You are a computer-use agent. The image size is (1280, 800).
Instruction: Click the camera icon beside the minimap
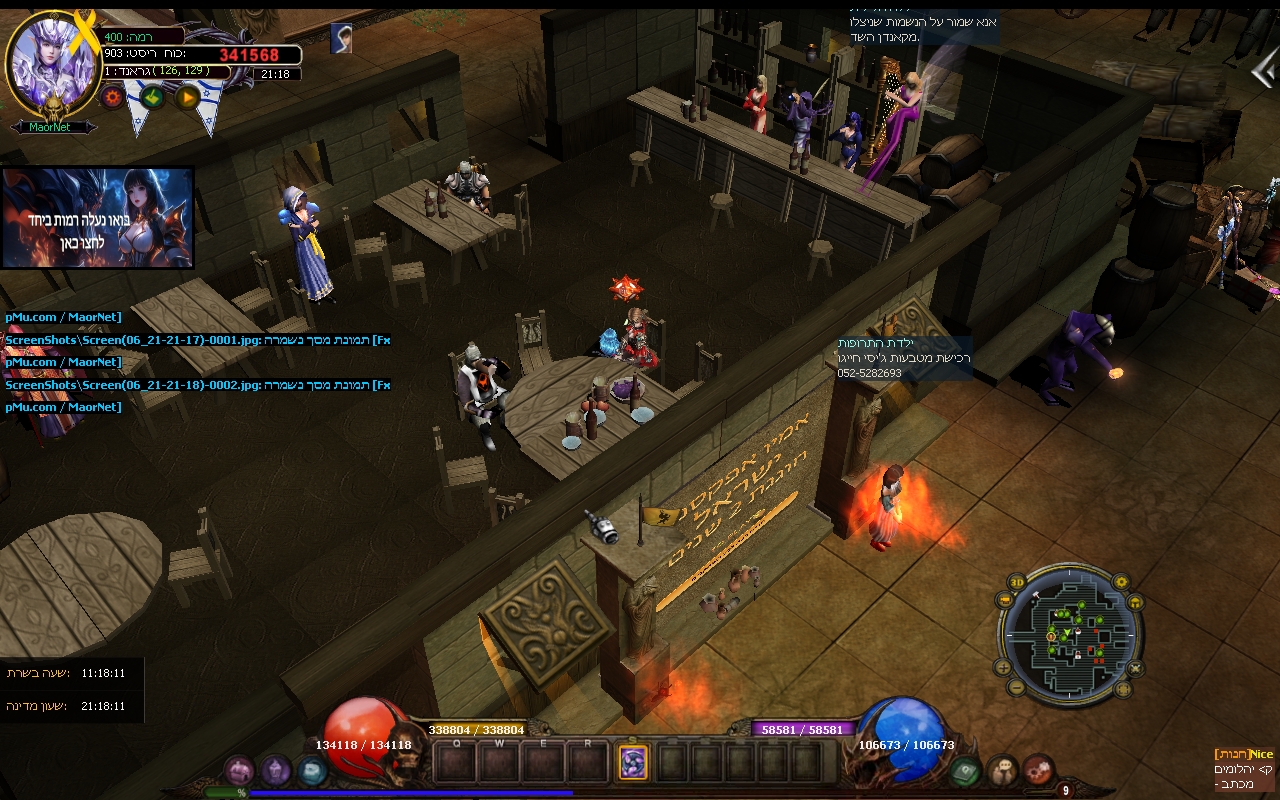tap(1004, 601)
